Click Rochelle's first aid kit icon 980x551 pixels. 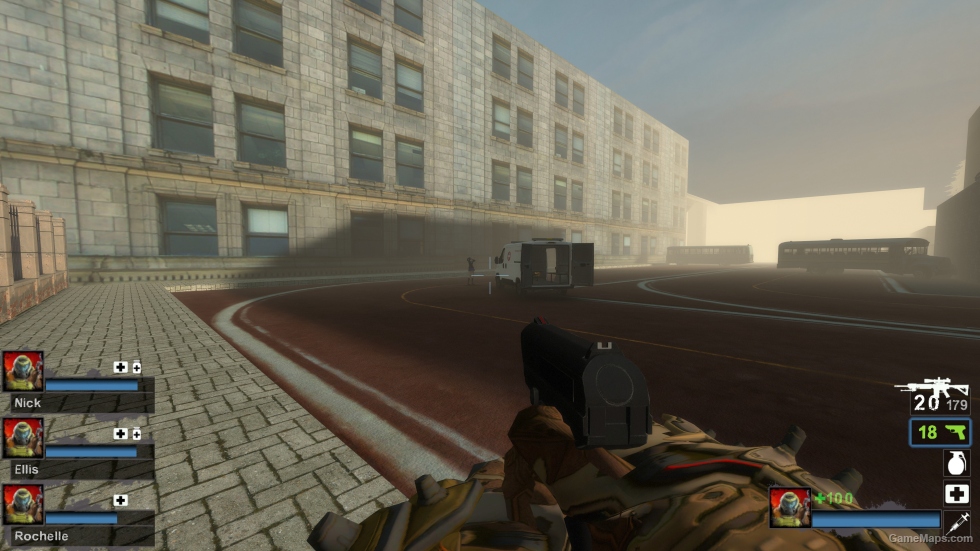tap(121, 500)
